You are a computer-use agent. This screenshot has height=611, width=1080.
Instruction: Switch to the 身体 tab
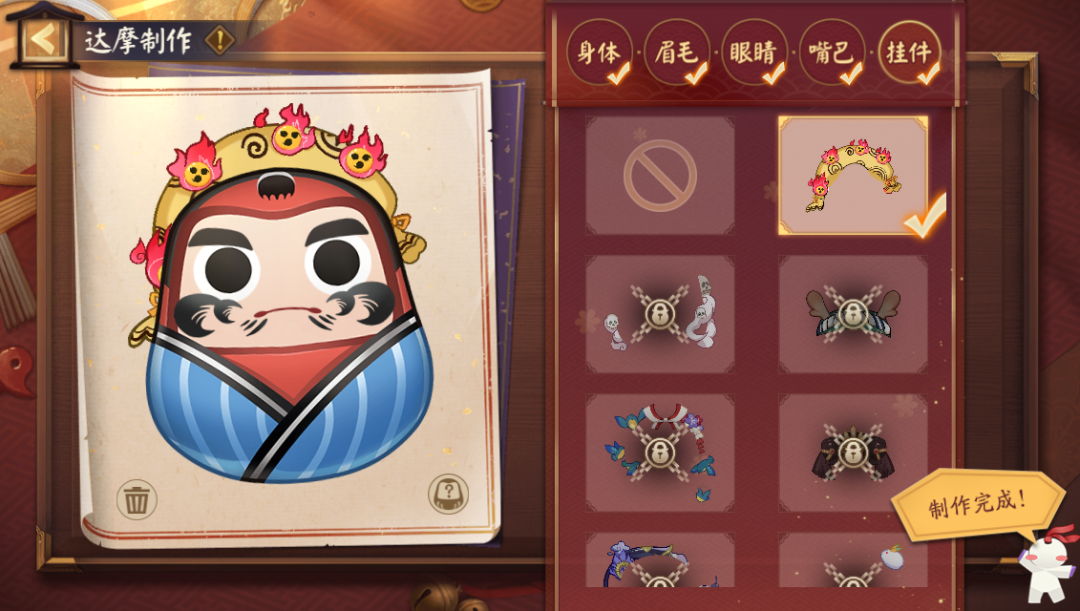(598, 53)
